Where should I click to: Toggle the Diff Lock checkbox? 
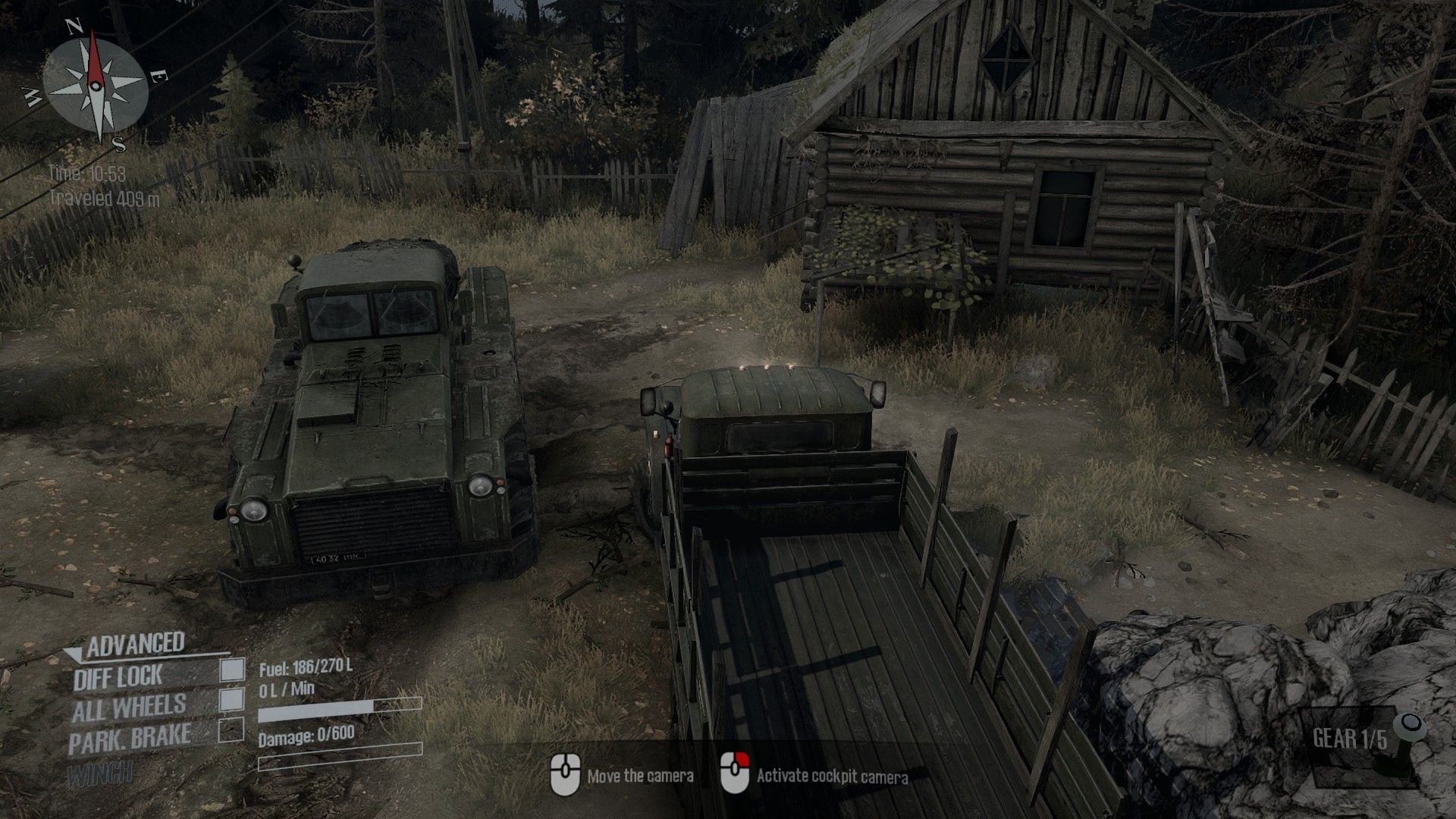[x=232, y=670]
